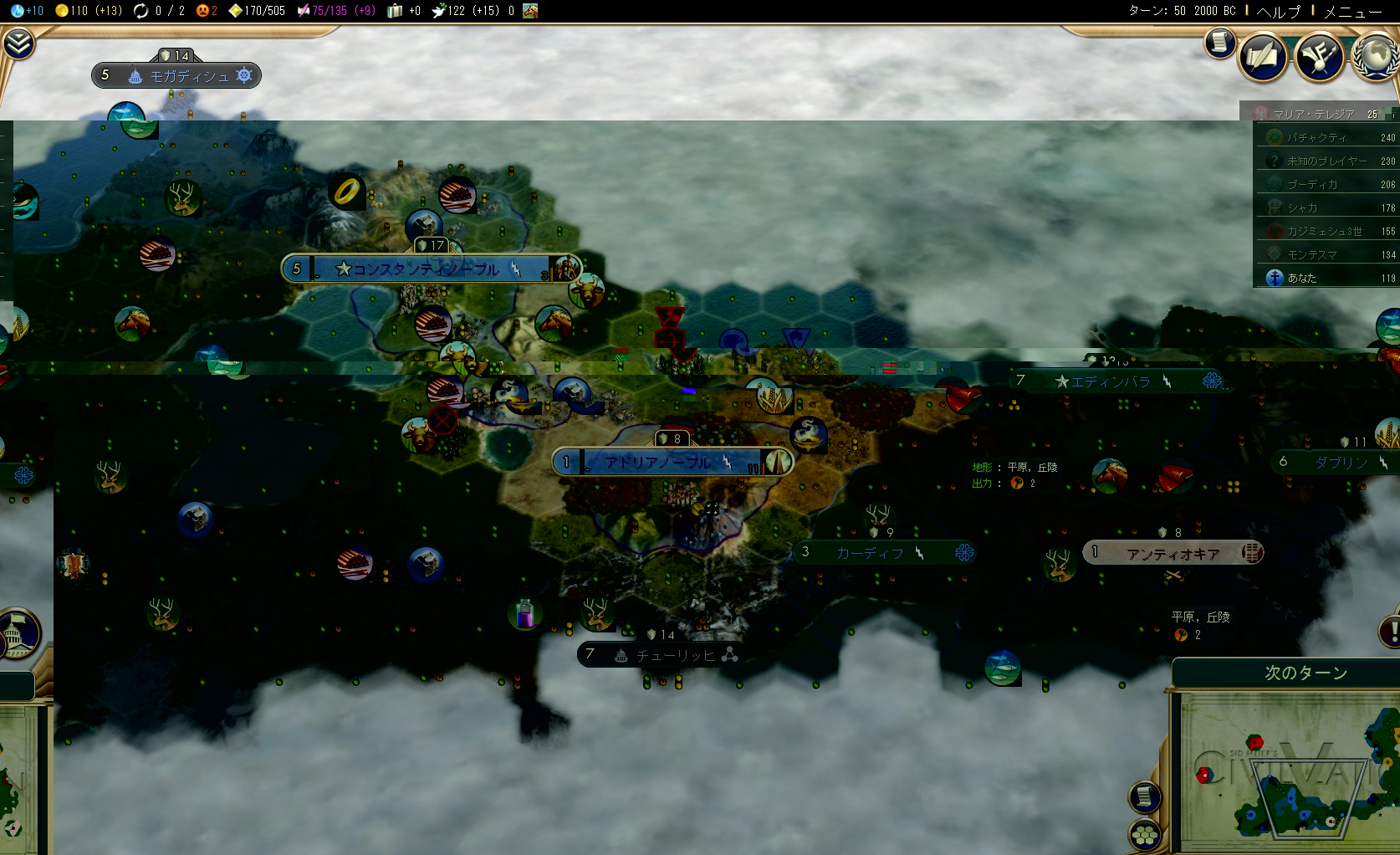Select the コンスタンティノープル city banner
The width and height of the screenshot is (1400, 855).
427,269
